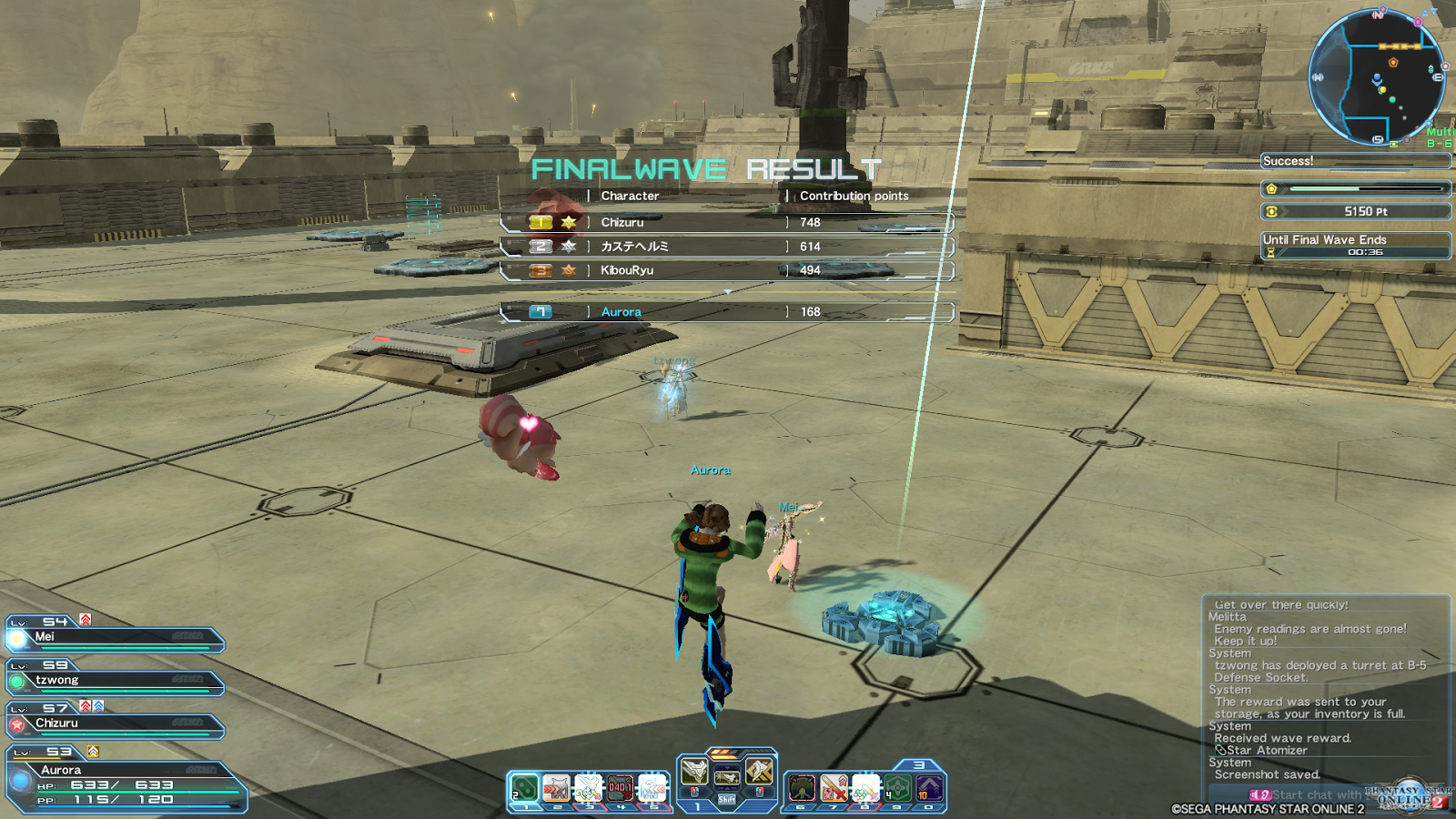Click the left weapon action icon
The height and width of the screenshot is (819, 1456).
pos(694,773)
